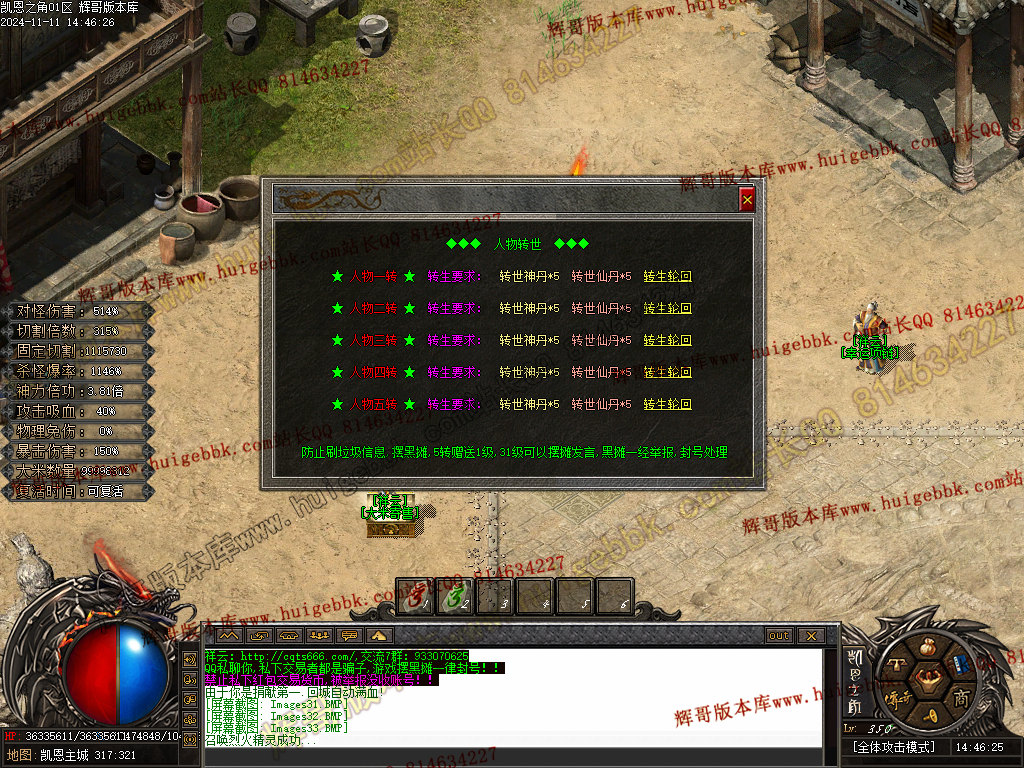Click the golden horn icon
The width and height of the screenshot is (1024, 768).
tap(929, 714)
